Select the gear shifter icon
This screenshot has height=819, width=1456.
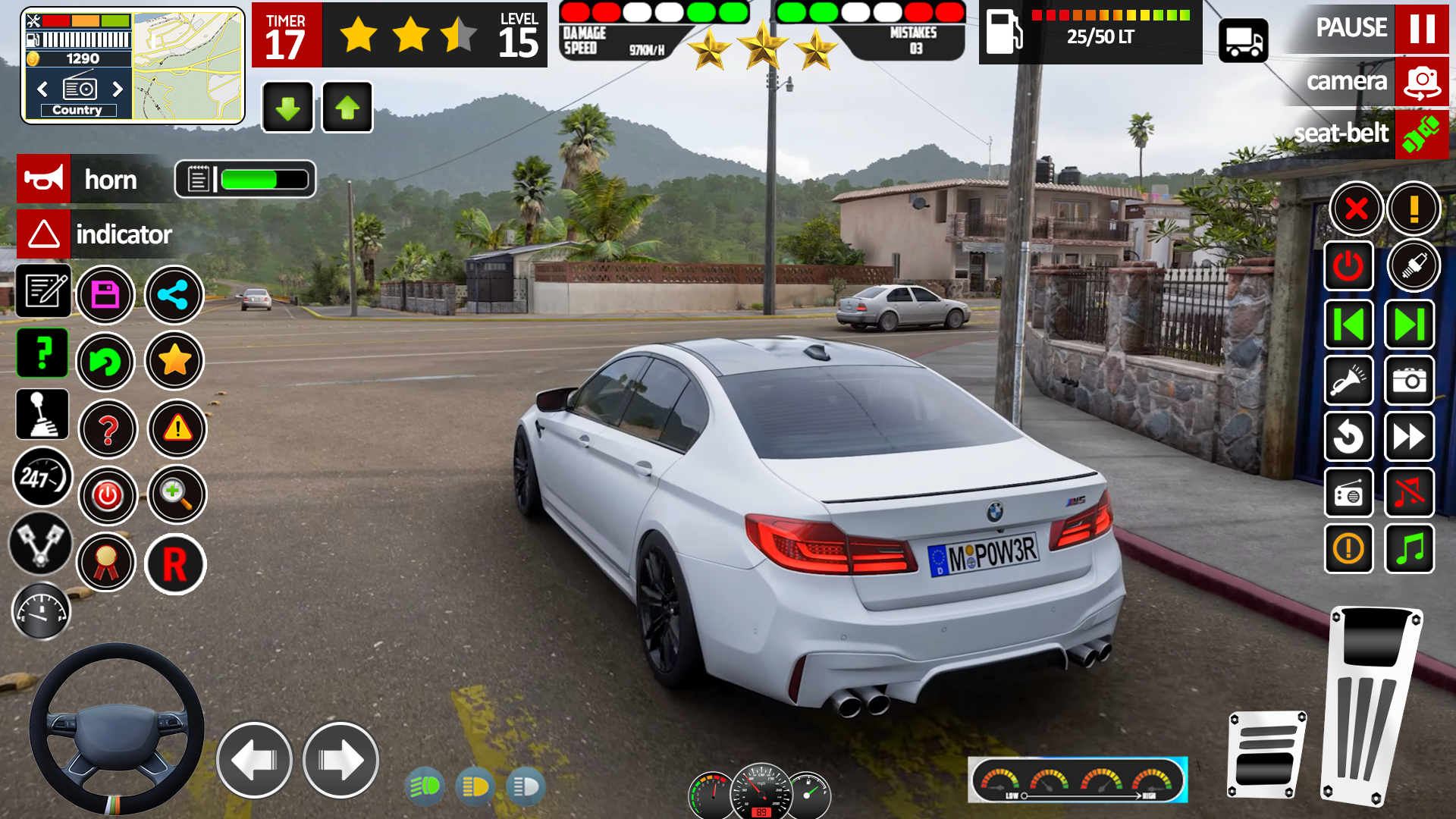click(x=43, y=414)
